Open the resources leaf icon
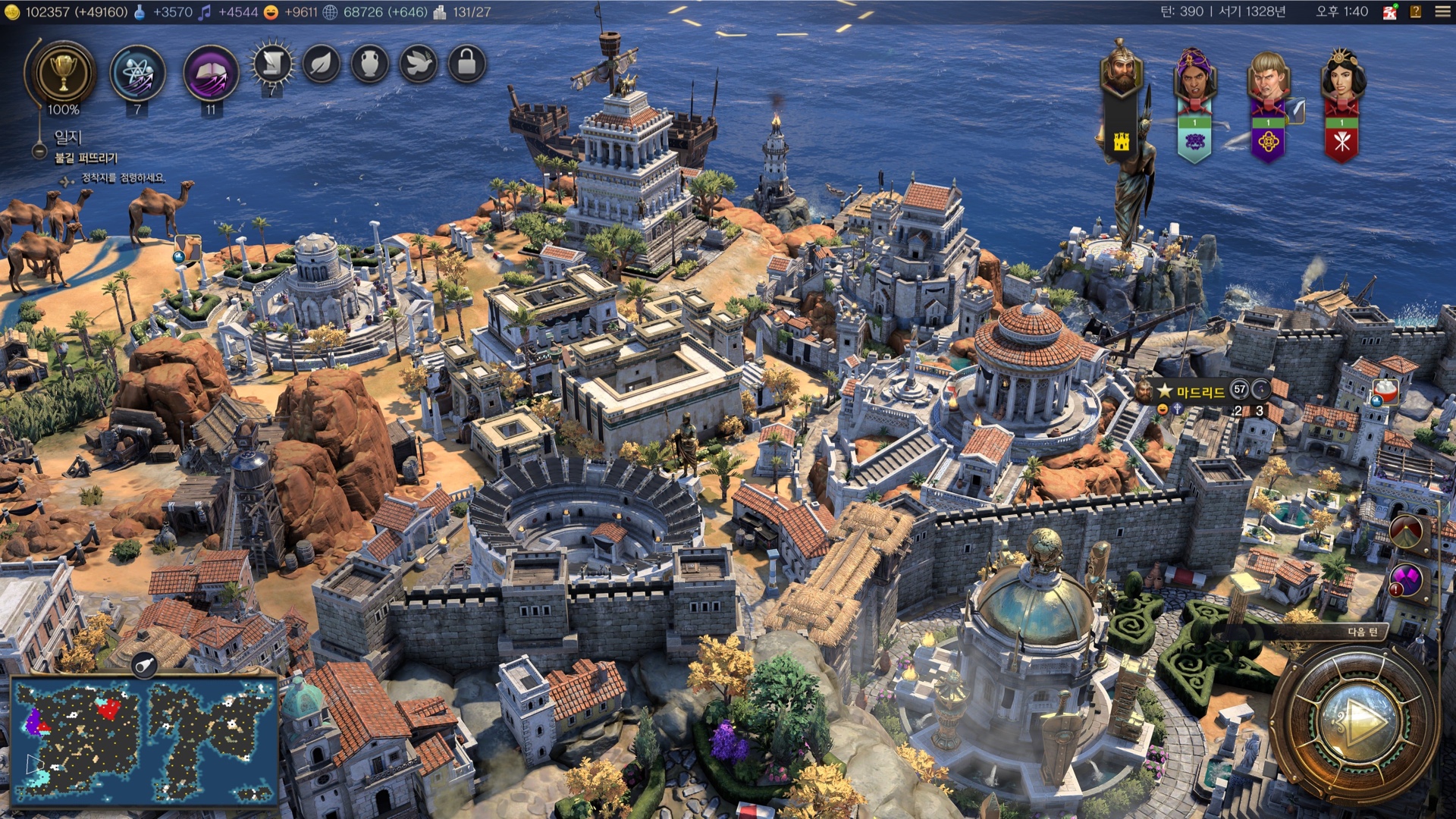Screen dimensions: 1456x819 (322, 64)
